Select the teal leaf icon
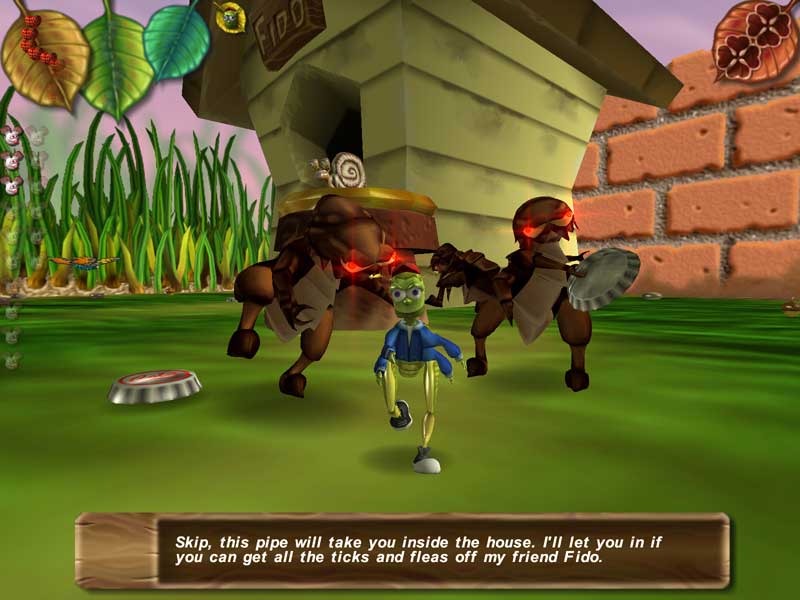Viewport: 800px width, 600px height. (178, 40)
